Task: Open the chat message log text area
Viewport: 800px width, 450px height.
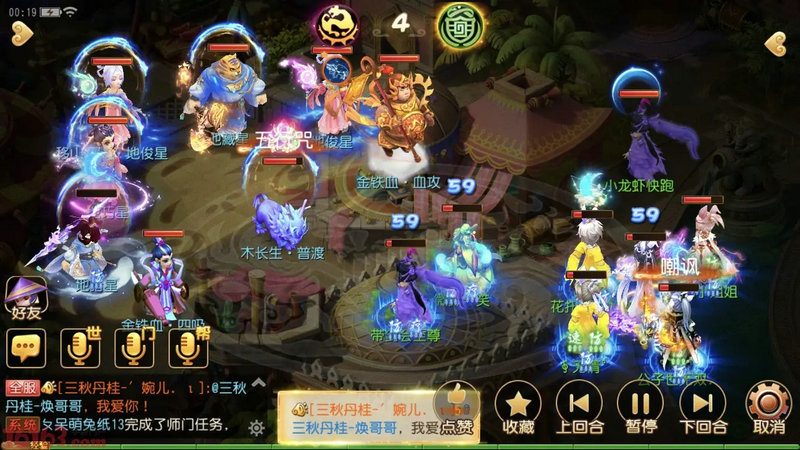Action: [x=125, y=405]
